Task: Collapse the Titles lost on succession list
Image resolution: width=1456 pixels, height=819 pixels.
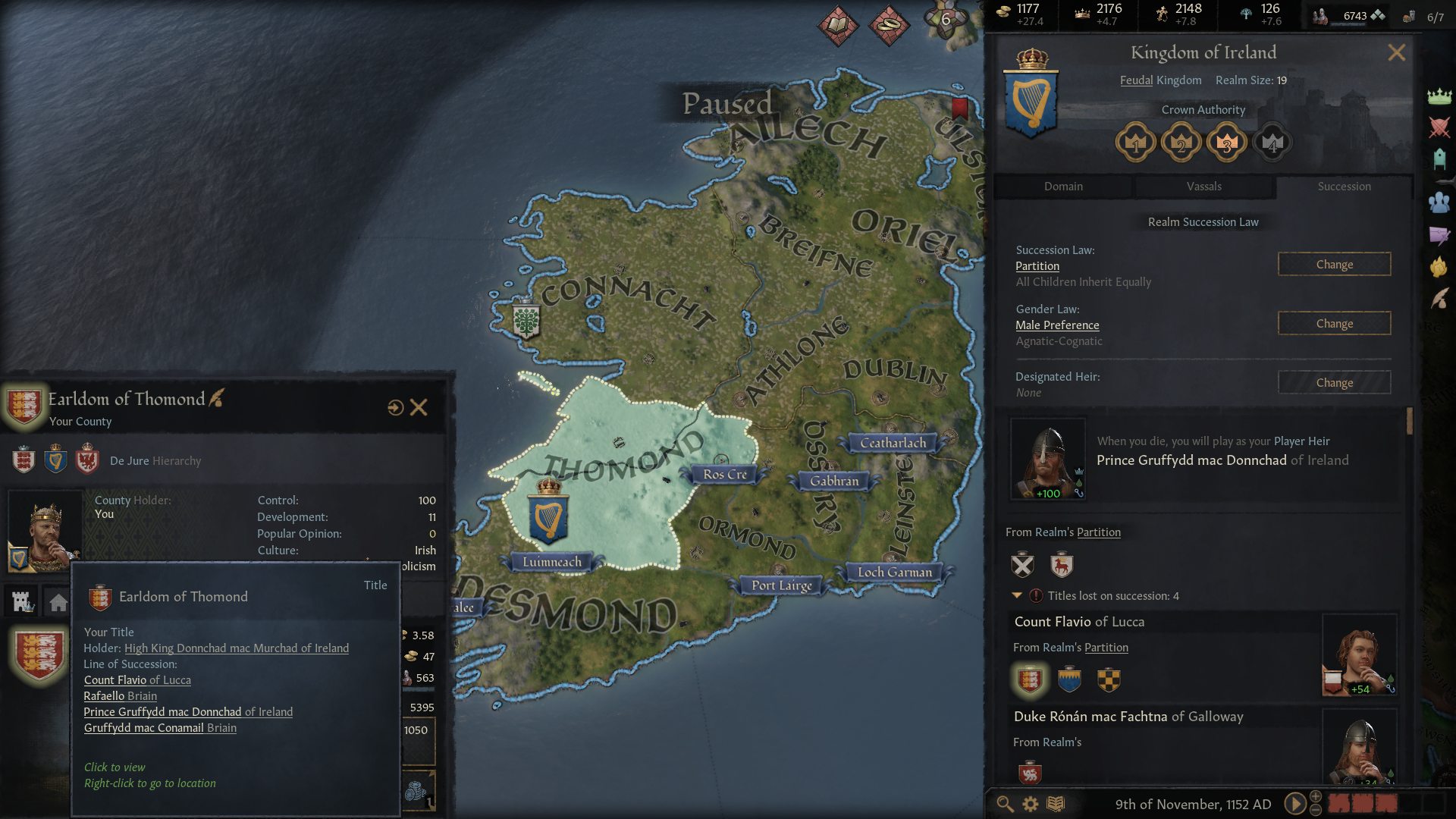Action: [x=1017, y=596]
